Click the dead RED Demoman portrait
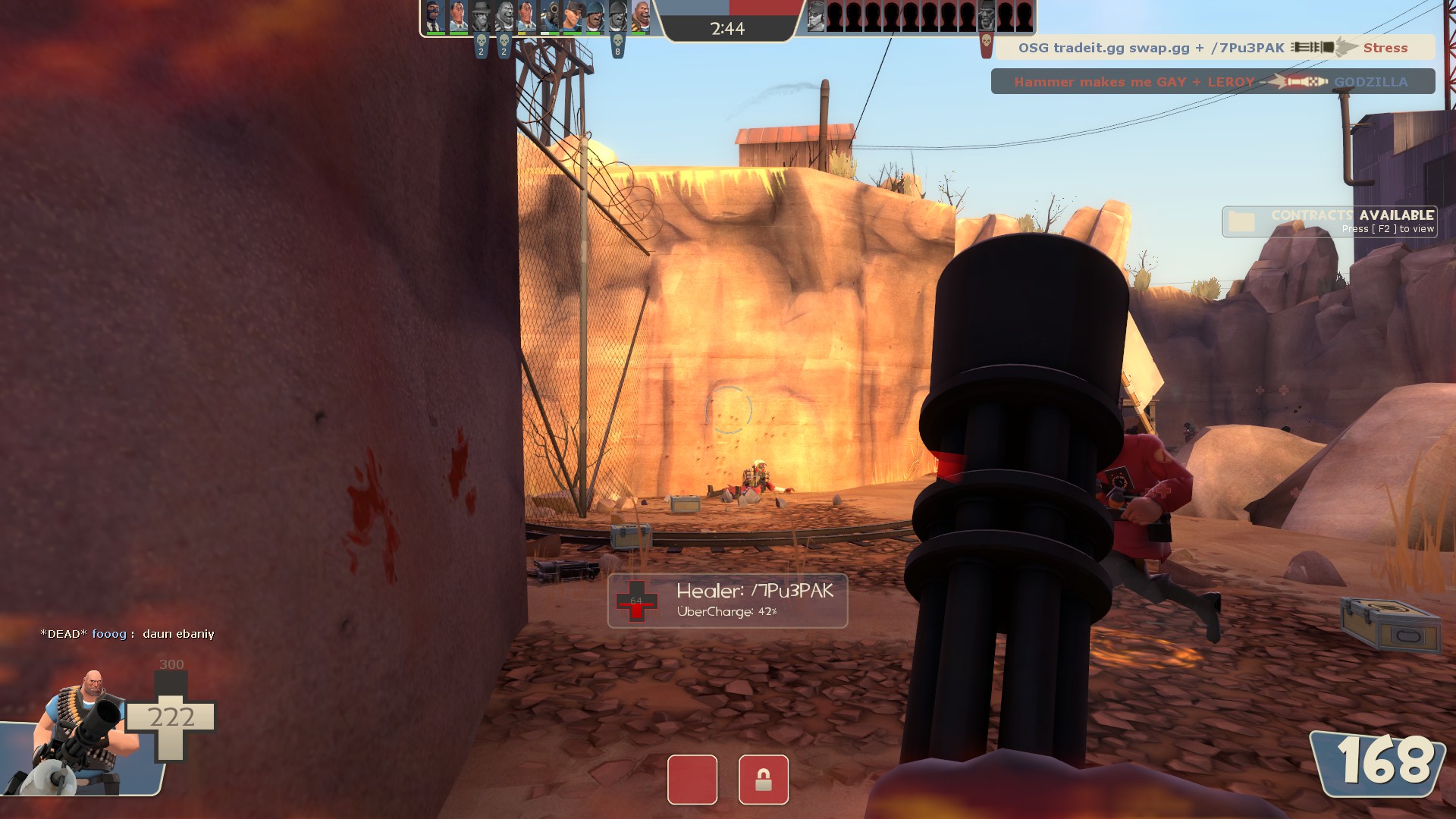The height and width of the screenshot is (819, 1456). pos(986,15)
